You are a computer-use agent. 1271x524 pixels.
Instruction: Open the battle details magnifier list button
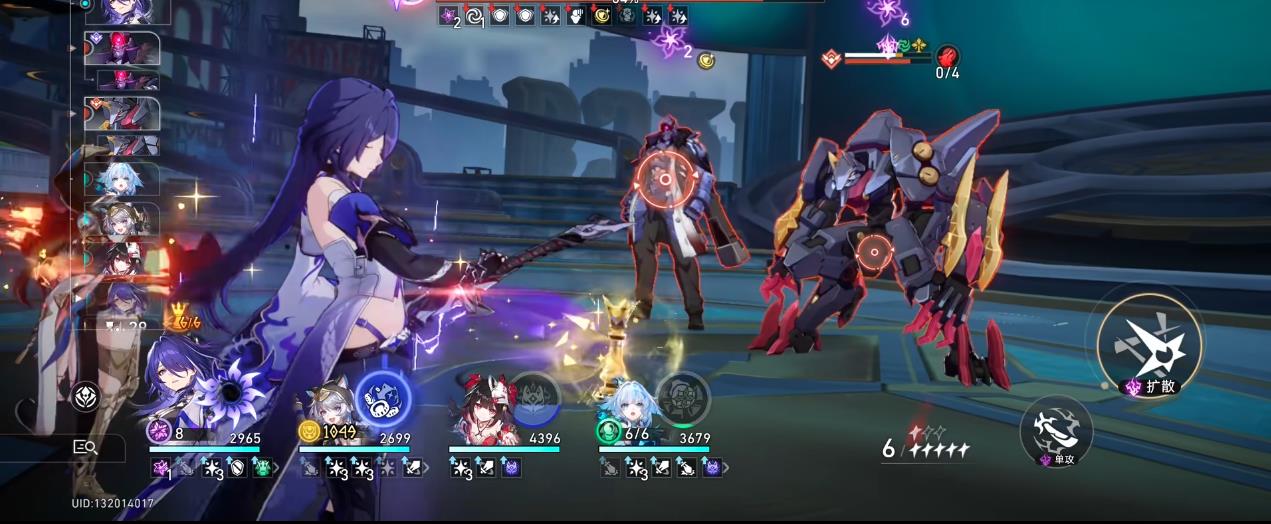point(85,448)
